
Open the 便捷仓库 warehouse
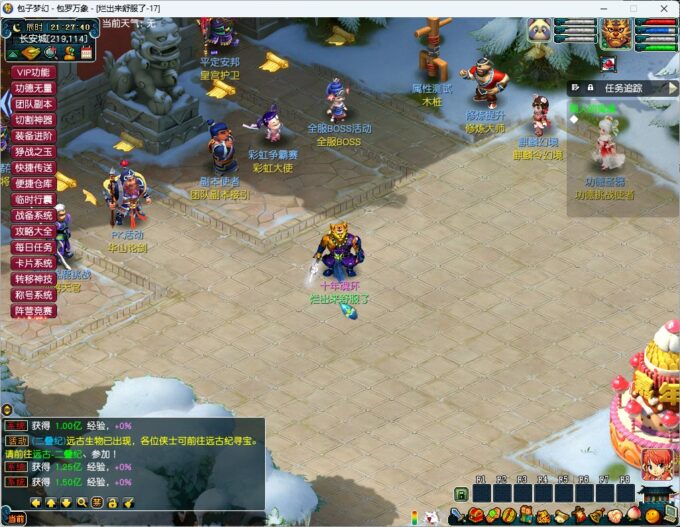pyautogui.click(x=32, y=184)
